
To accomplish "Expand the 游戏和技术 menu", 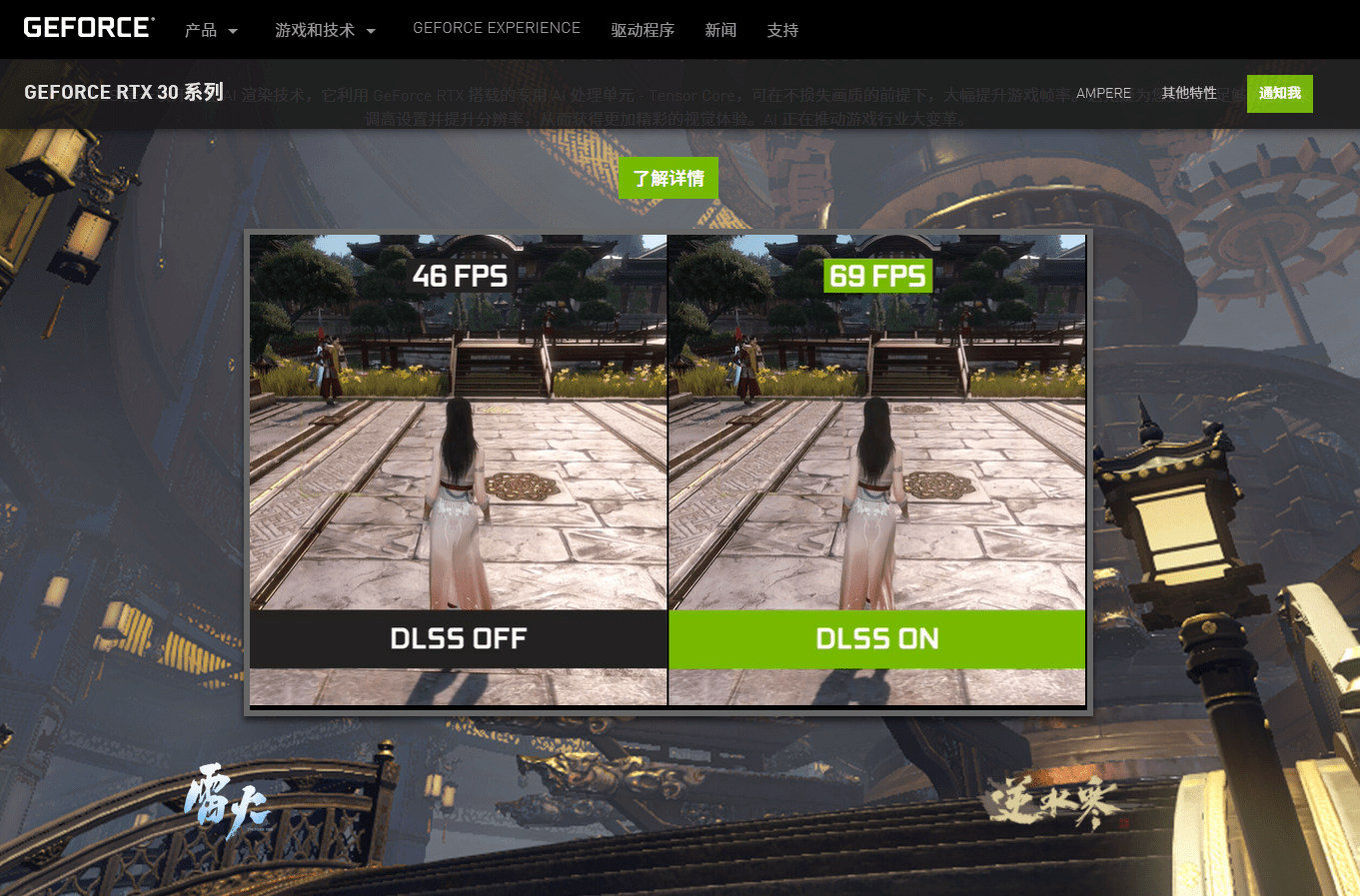I will [325, 30].
